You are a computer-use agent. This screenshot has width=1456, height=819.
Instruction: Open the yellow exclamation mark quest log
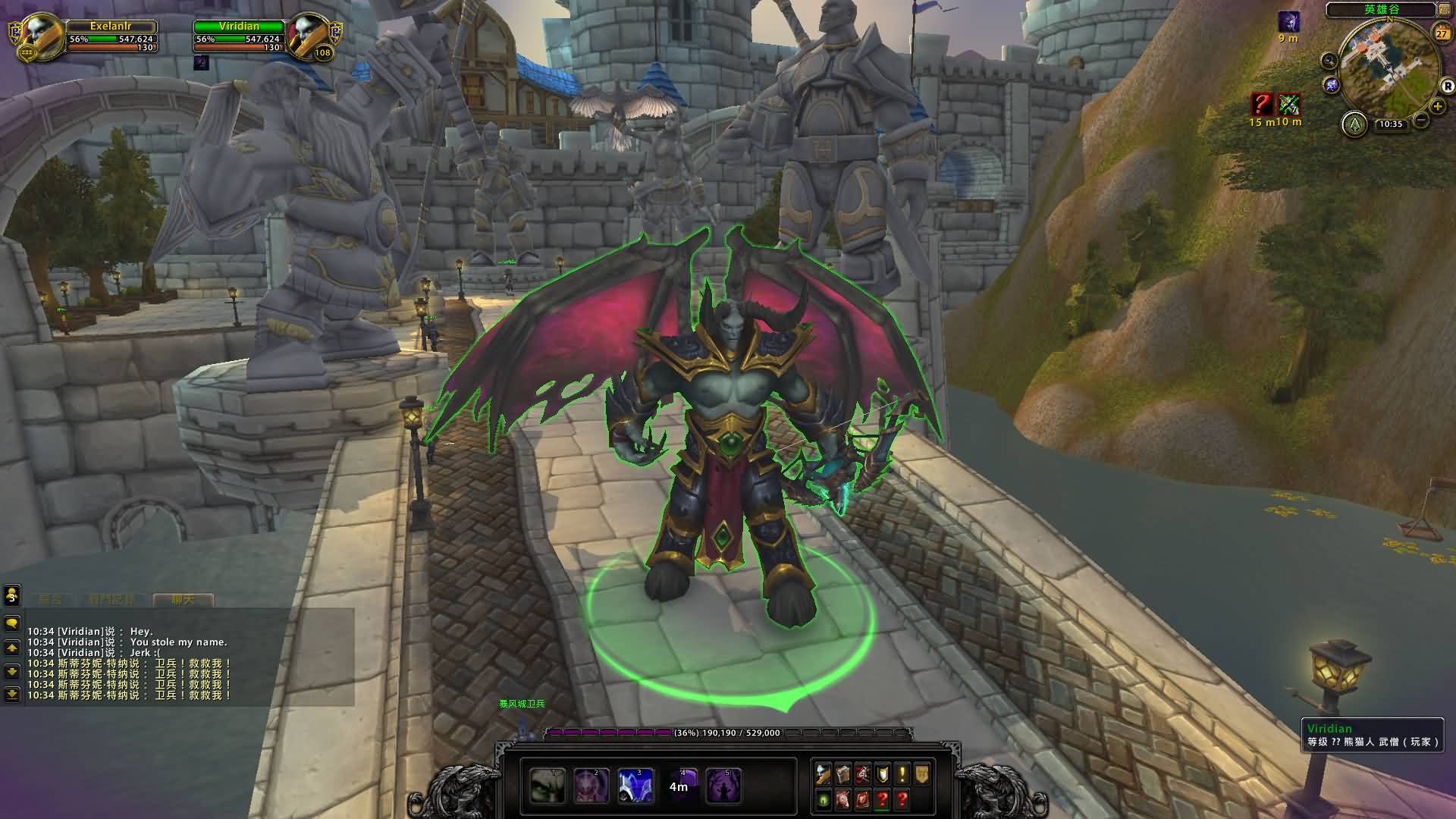(902, 774)
